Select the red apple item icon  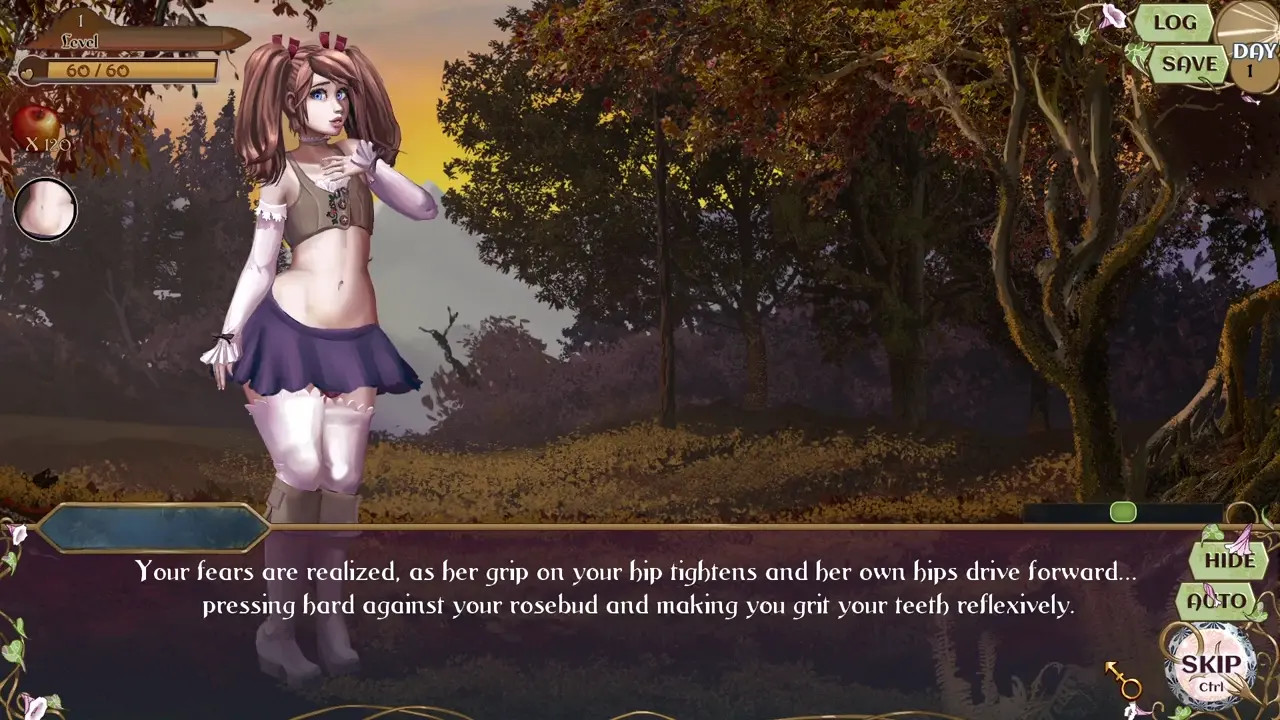(x=36, y=125)
